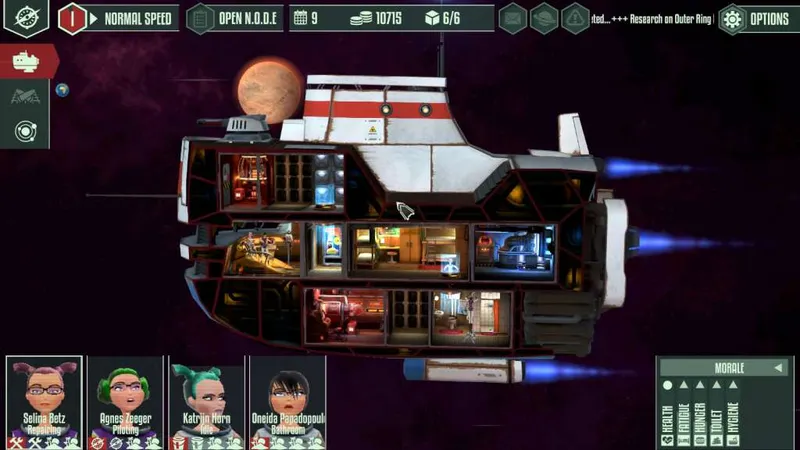This screenshot has height=450, width=800.
Task: Select crew member Selina Betz
Action: click(x=44, y=402)
